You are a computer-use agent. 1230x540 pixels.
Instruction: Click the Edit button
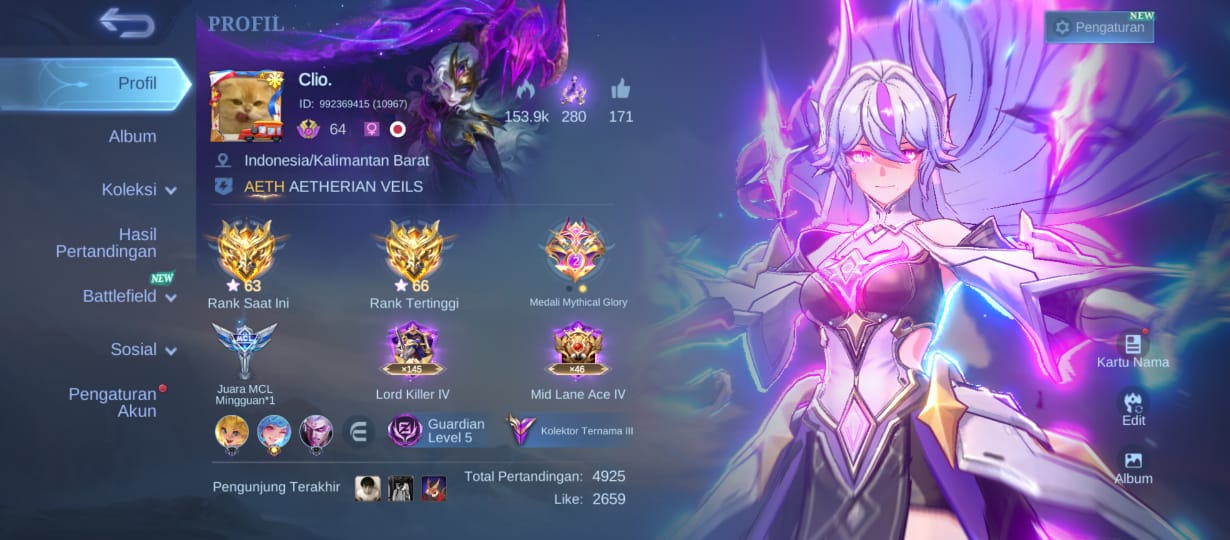point(1133,406)
